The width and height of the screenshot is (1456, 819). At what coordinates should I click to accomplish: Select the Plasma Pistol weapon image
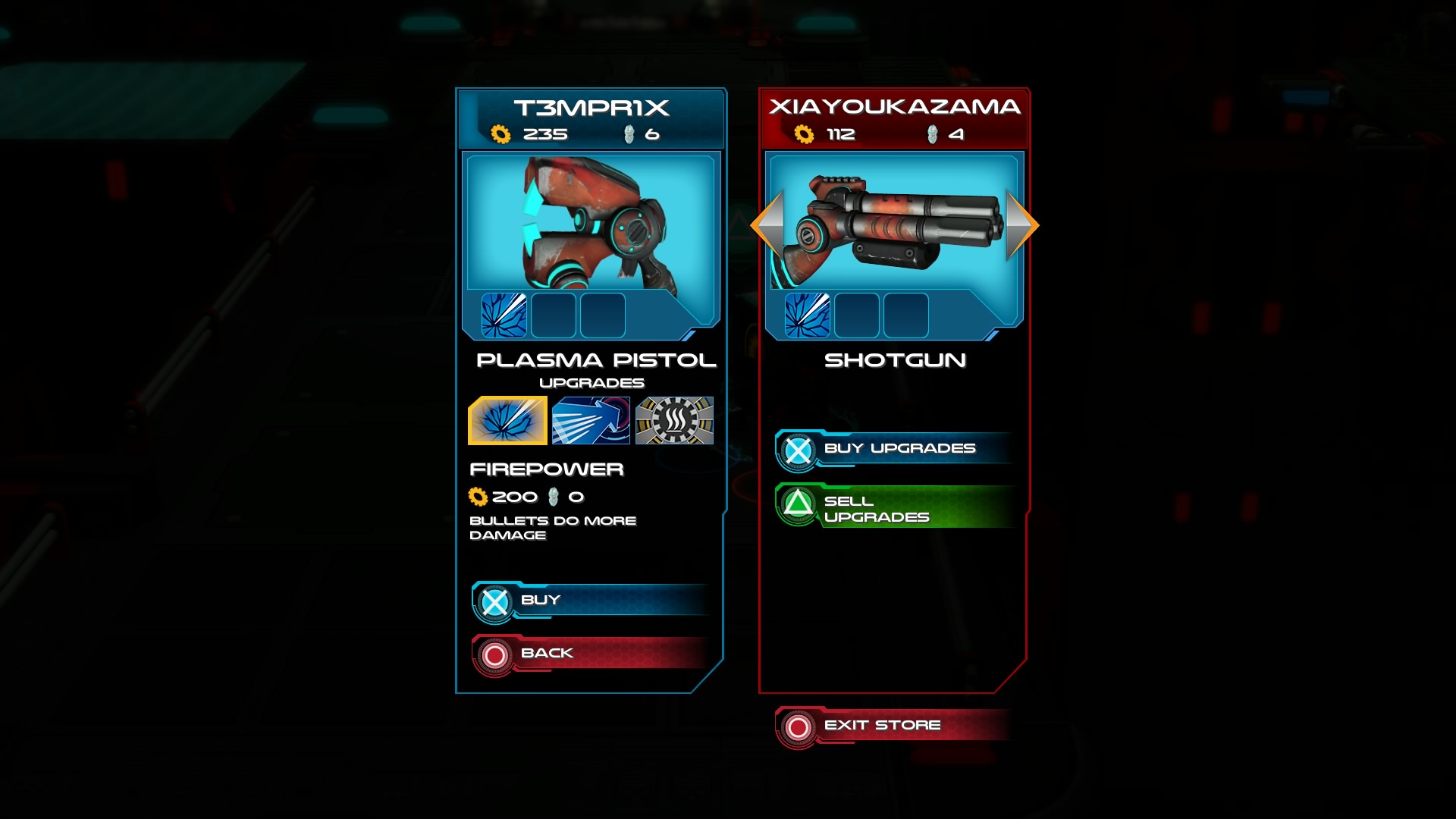[590, 224]
